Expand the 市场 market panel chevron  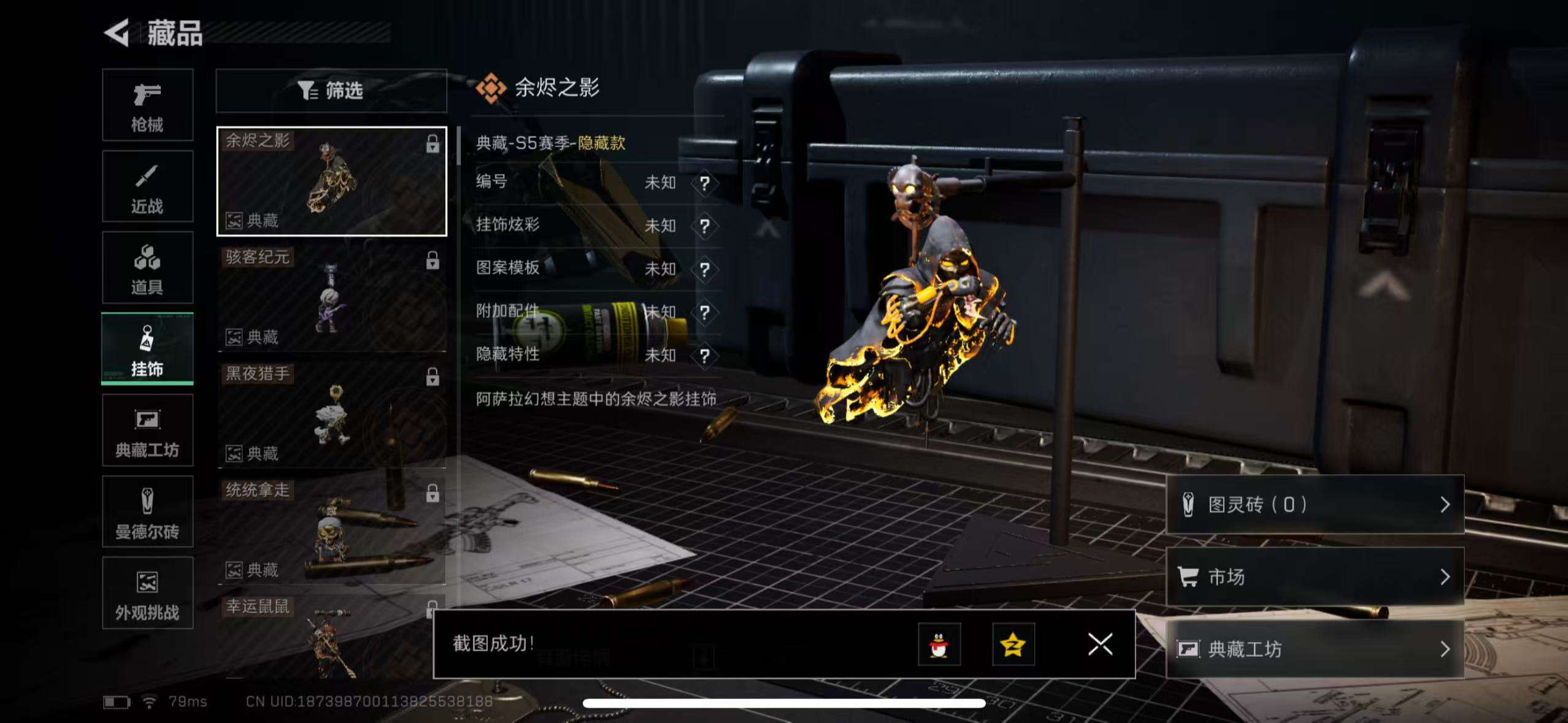(x=1445, y=576)
